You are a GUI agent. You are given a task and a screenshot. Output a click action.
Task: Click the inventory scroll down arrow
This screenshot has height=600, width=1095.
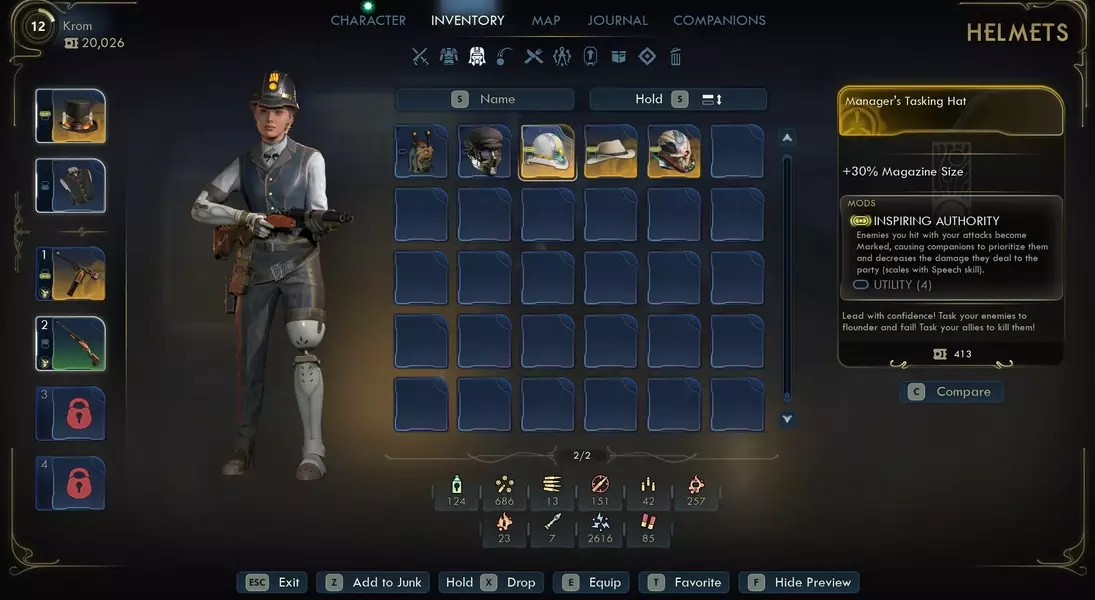coord(787,420)
